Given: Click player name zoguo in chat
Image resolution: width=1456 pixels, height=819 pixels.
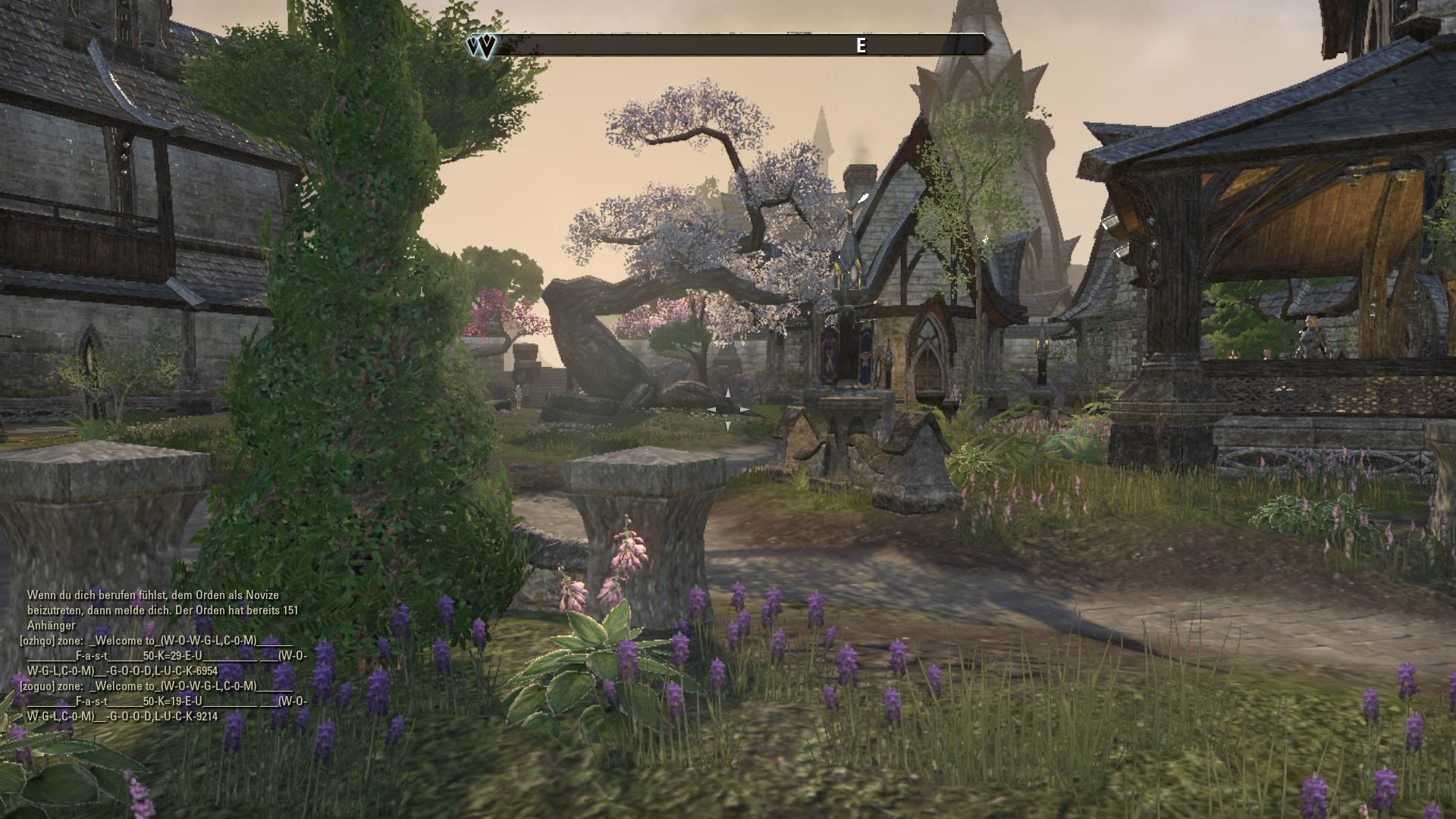Looking at the screenshot, I should (38, 686).
